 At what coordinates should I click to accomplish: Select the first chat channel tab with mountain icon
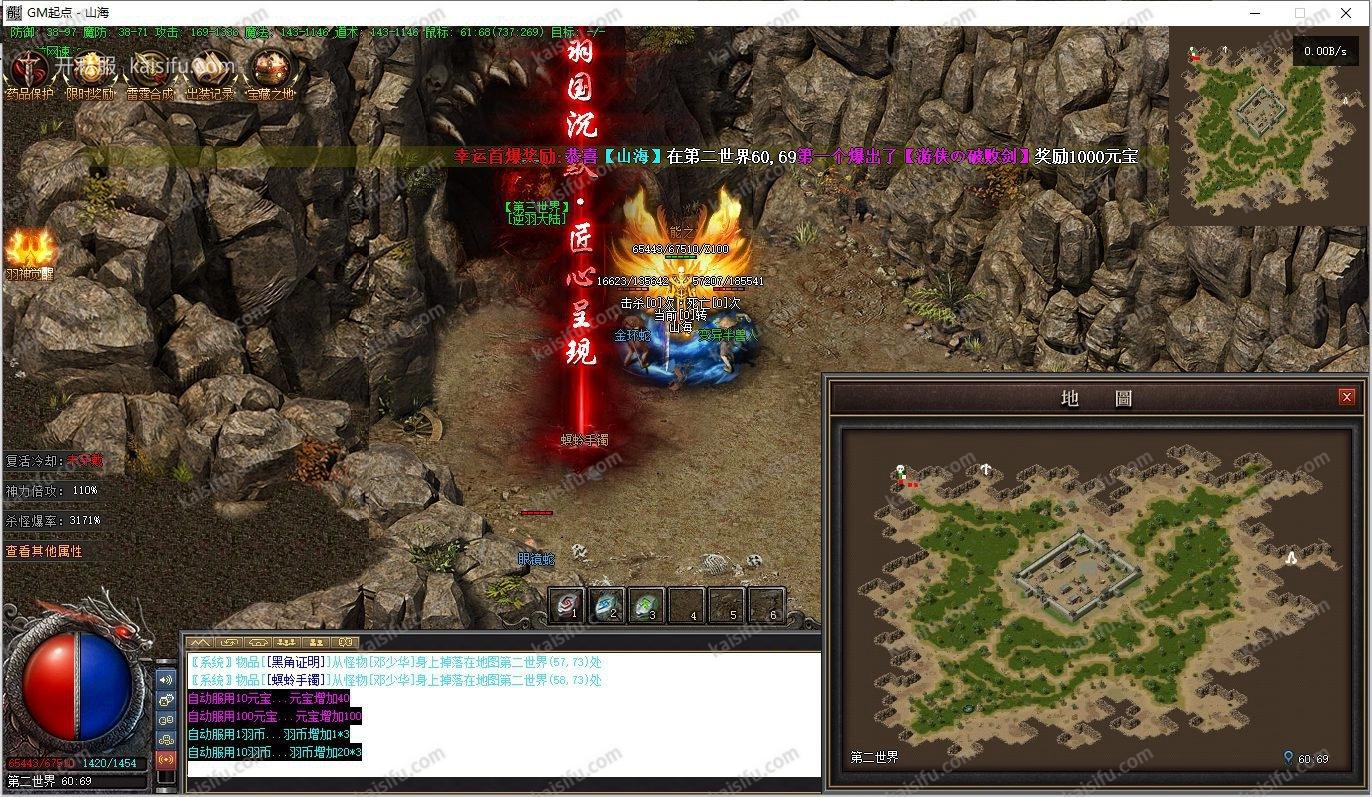point(201,642)
